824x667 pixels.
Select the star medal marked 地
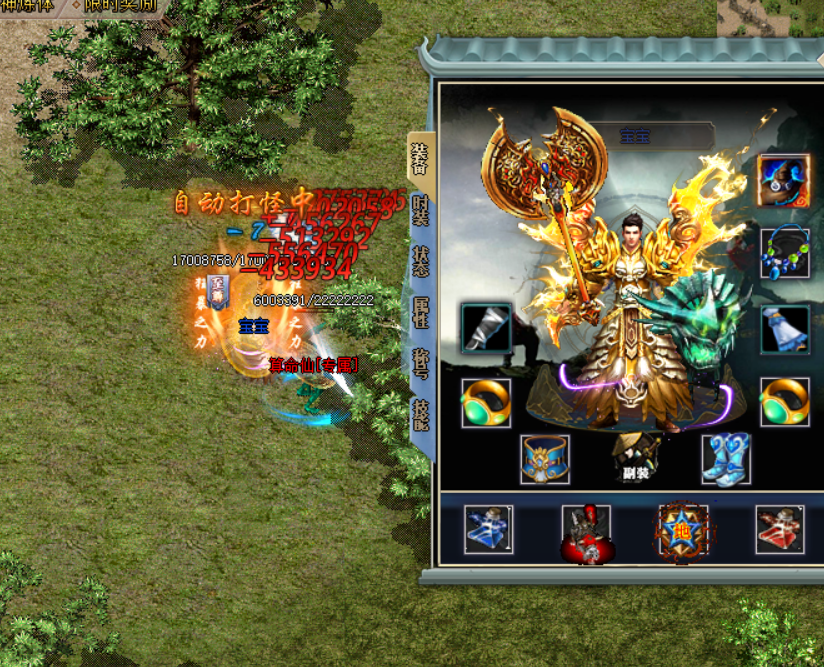click(683, 530)
